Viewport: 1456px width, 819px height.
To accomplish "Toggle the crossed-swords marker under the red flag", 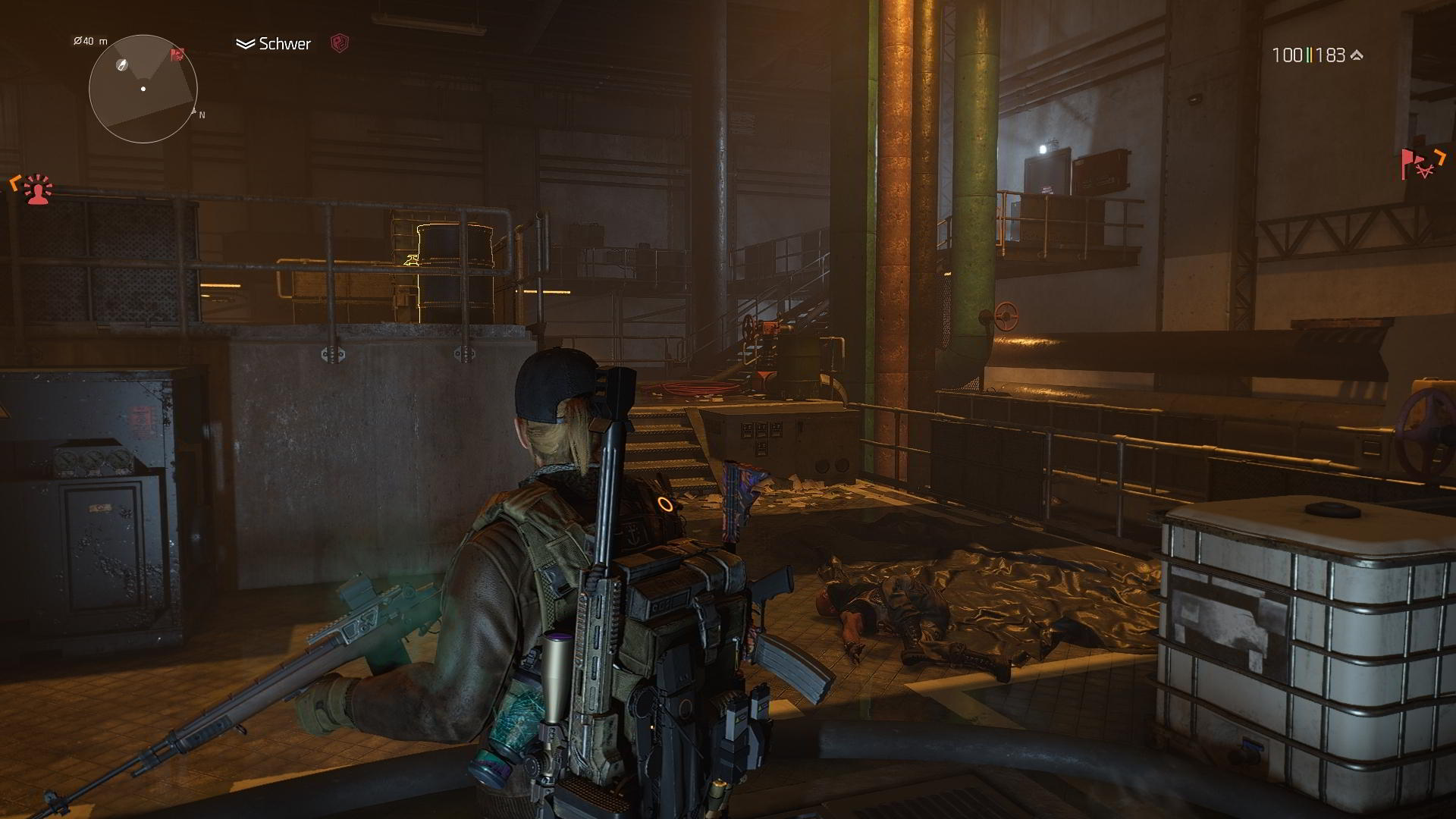I will 1425,170.
